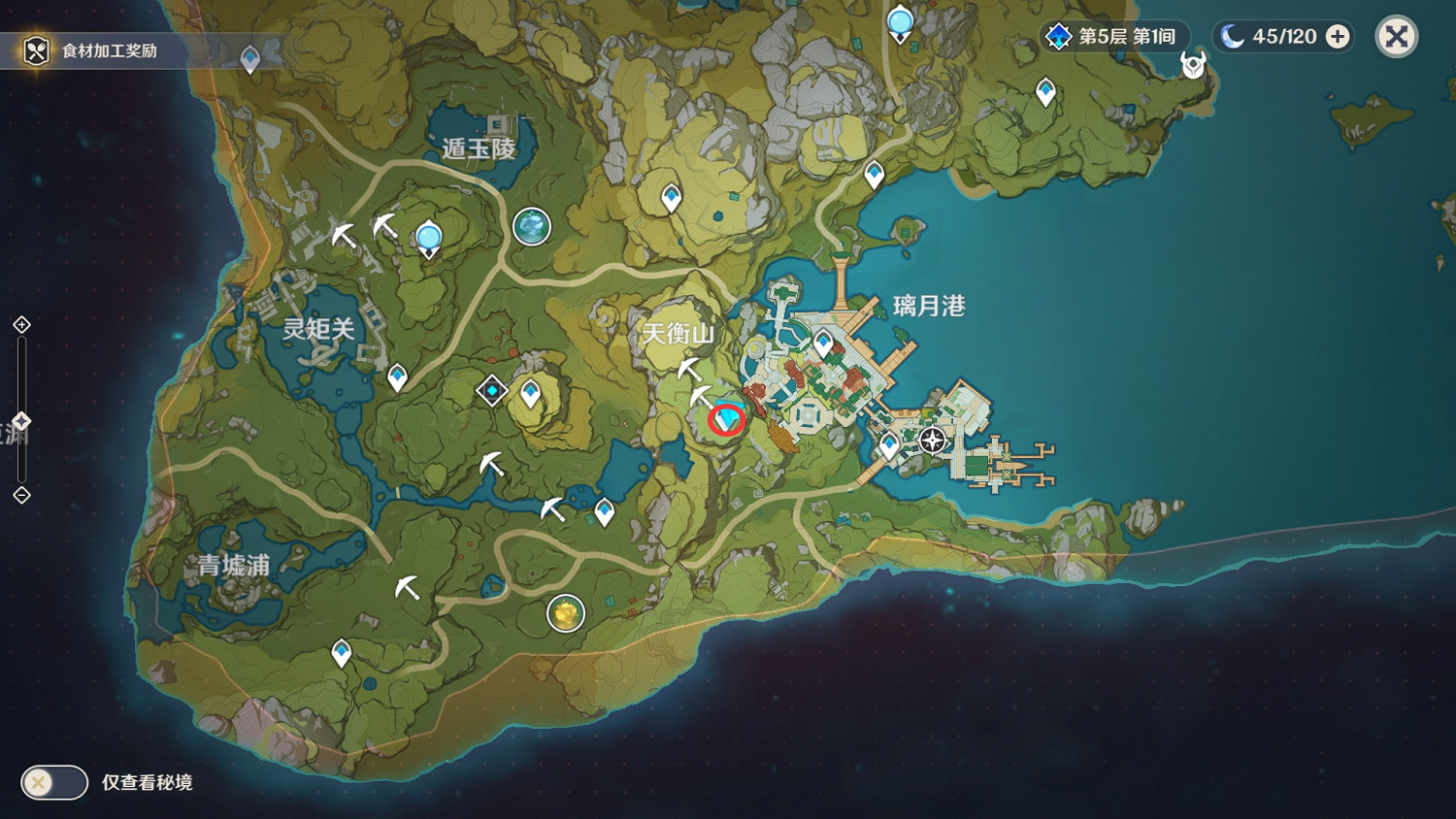Click the zoom-out diamond below the map scale slider
This screenshot has width=1456, height=819.
point(20,497)
